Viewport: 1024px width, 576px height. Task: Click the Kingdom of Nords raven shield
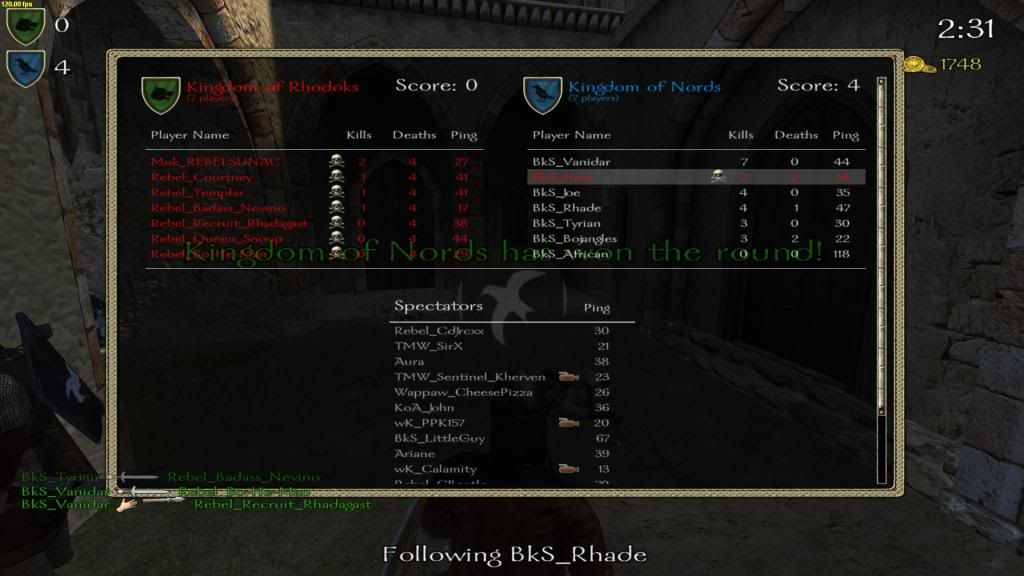click(542, 94)
